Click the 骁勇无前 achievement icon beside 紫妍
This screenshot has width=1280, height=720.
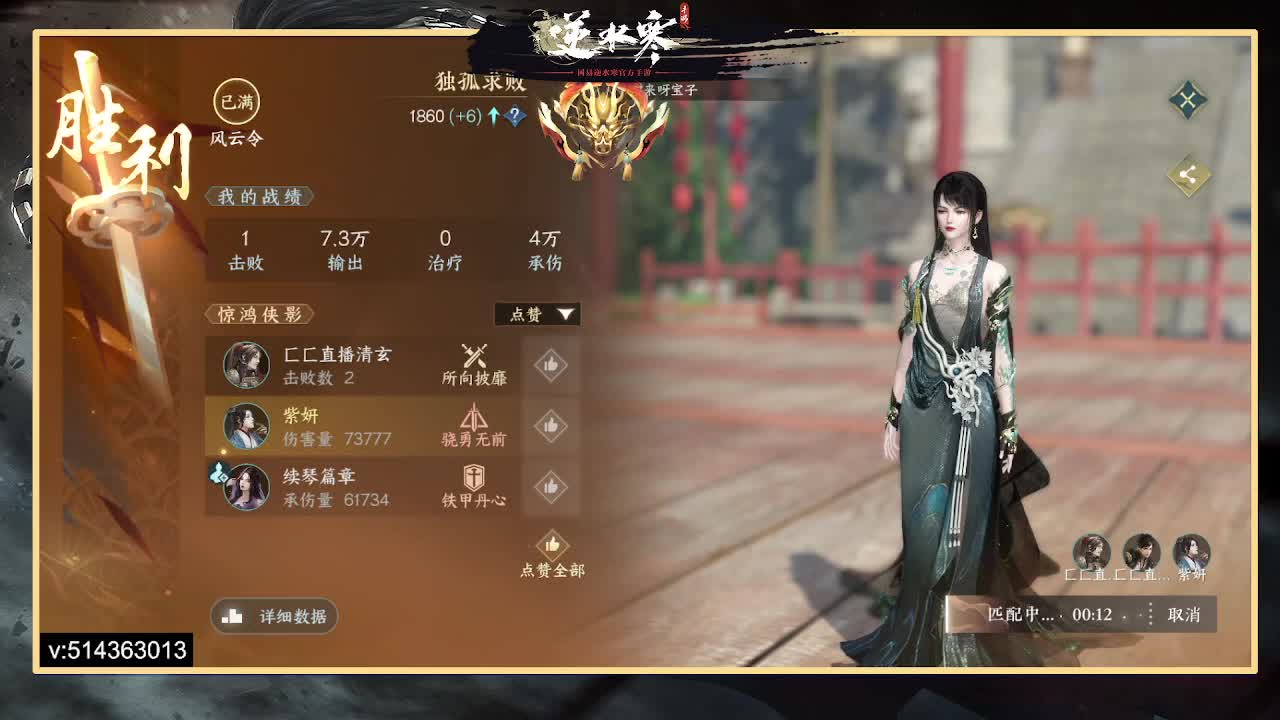[477, 418]
